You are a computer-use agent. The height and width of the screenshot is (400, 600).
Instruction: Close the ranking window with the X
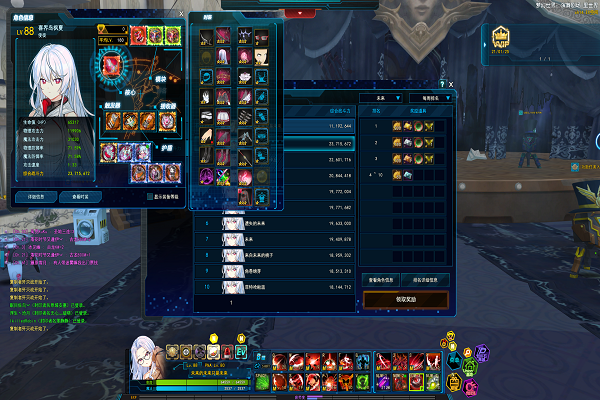451,85
